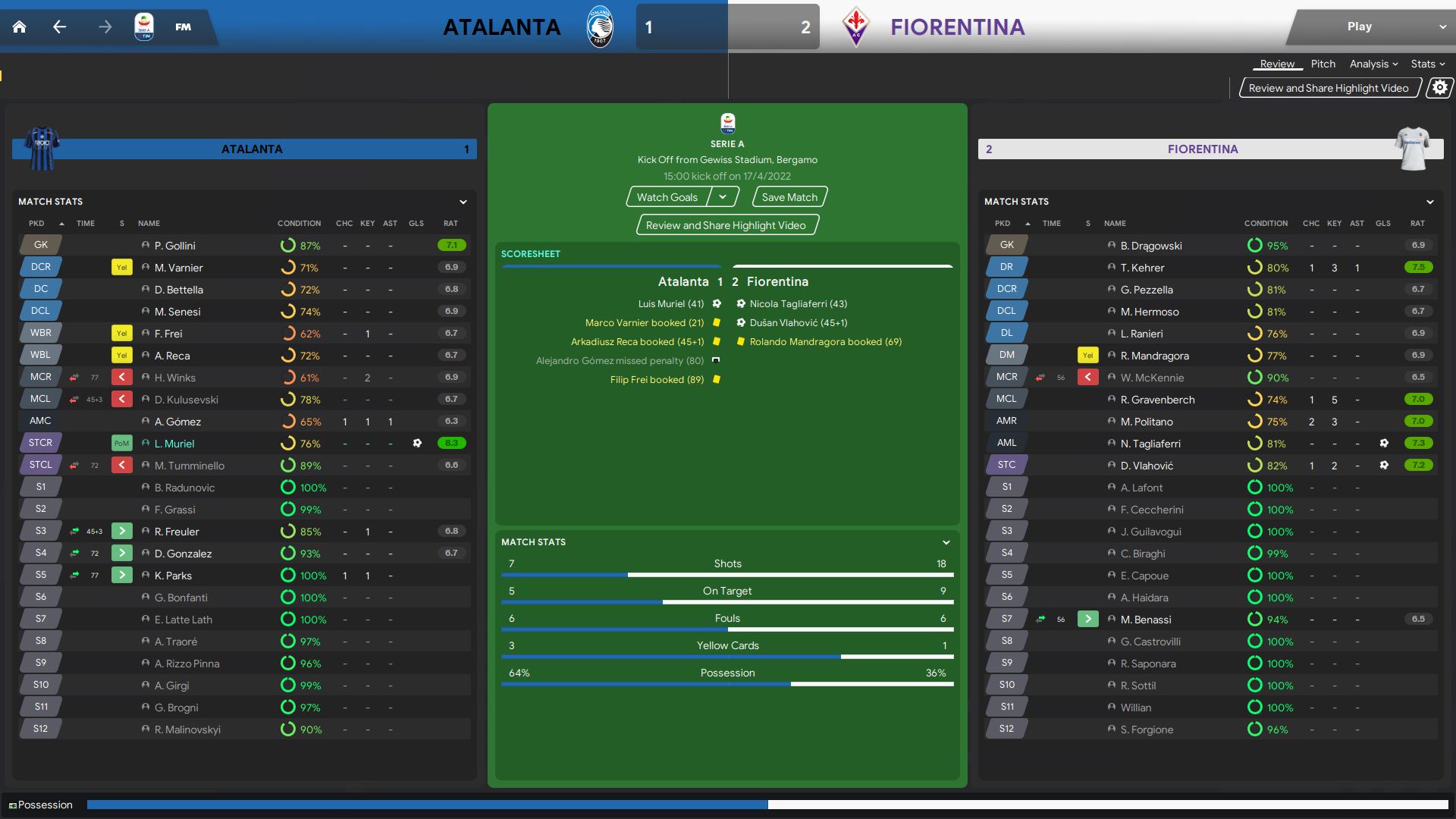Expand Atalanta Match Stats dropdown

pos(463,202)
